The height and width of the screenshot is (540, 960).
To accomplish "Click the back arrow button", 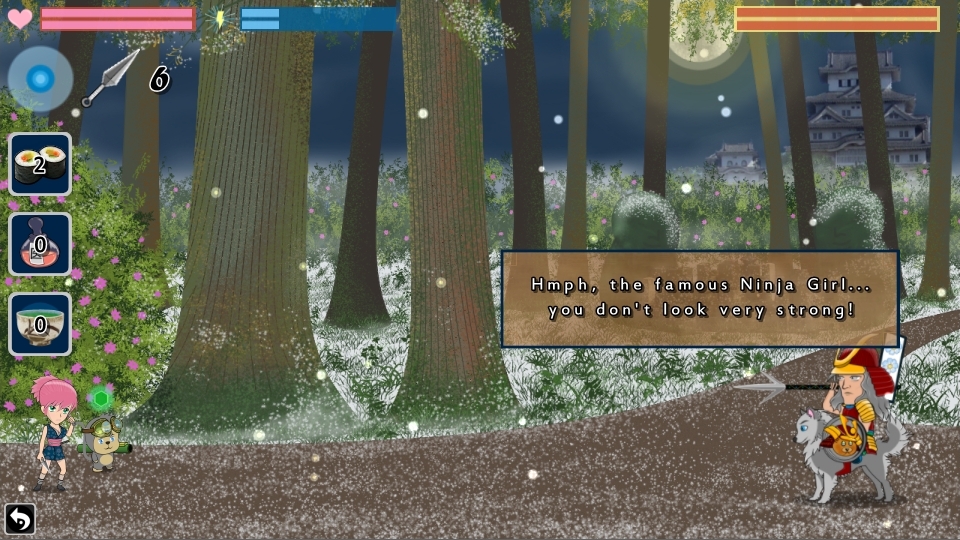I will pos(19,519).
